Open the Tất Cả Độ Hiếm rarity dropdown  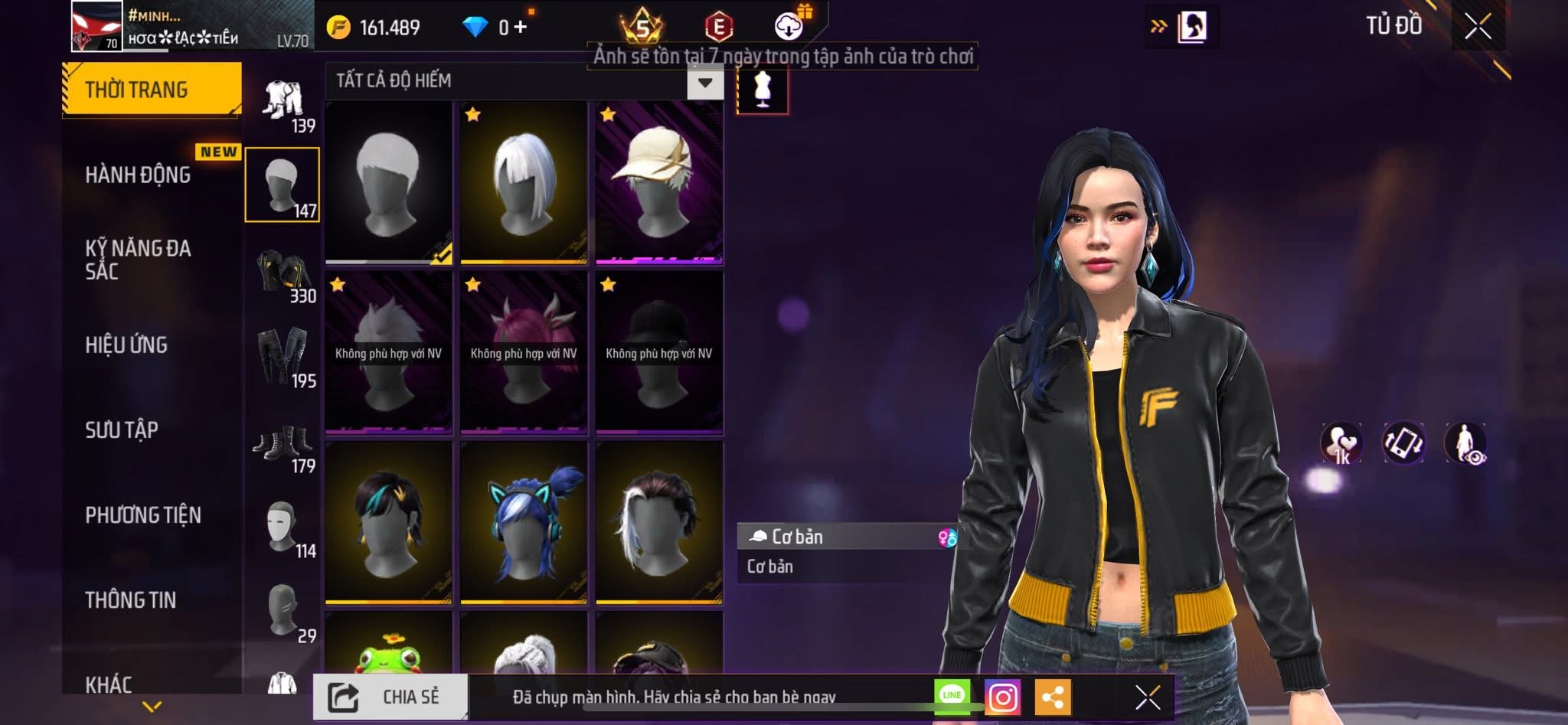coord(704,81)
